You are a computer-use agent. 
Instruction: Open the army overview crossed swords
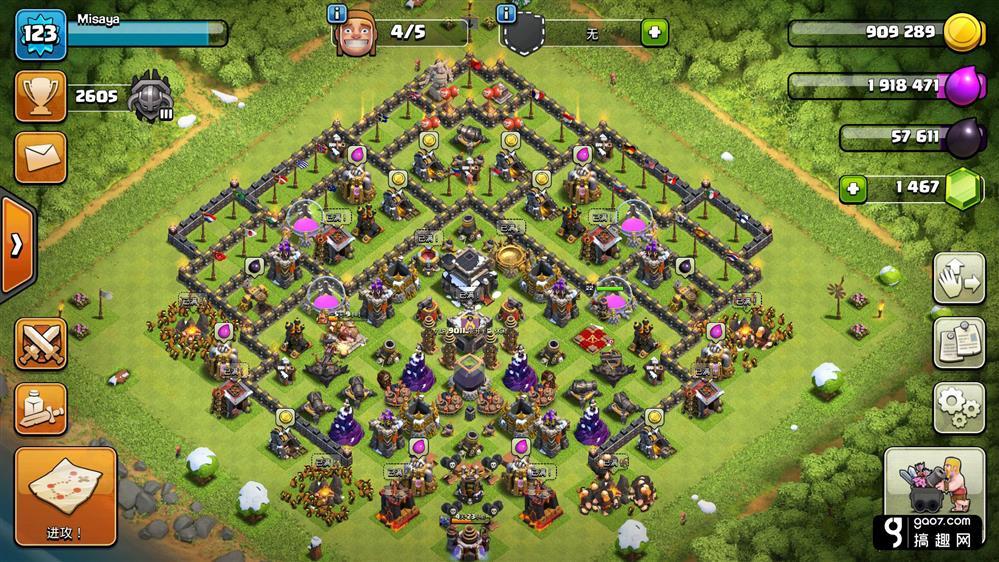point(41,345)
